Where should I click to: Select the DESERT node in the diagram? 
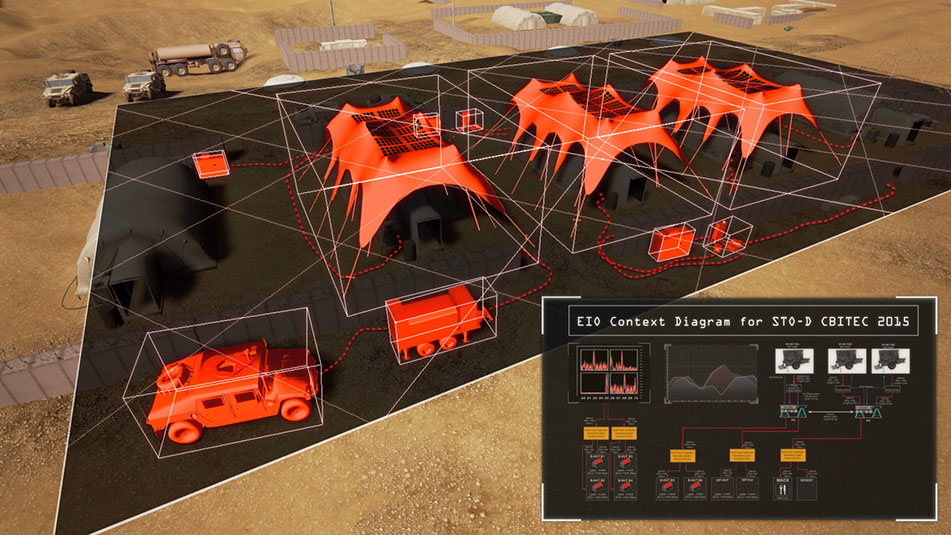pyautogui.click(x=807, y=489)
